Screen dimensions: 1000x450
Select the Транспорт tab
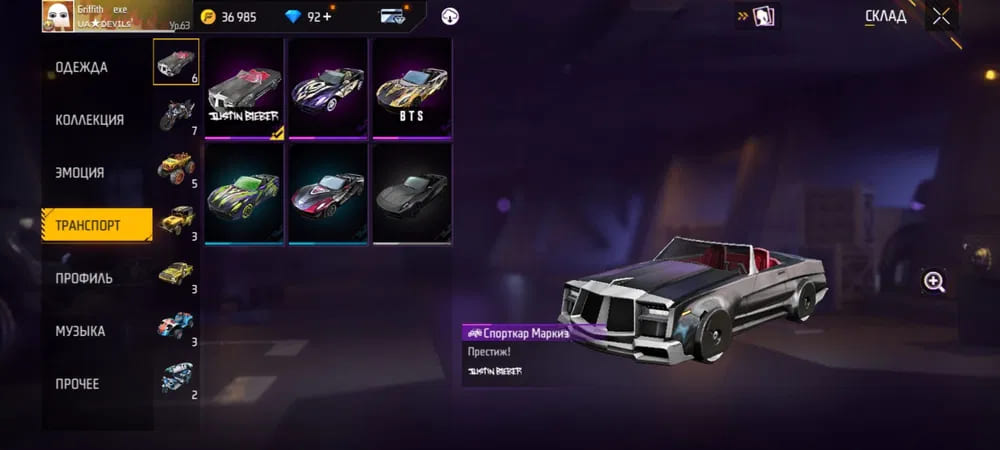97,226
